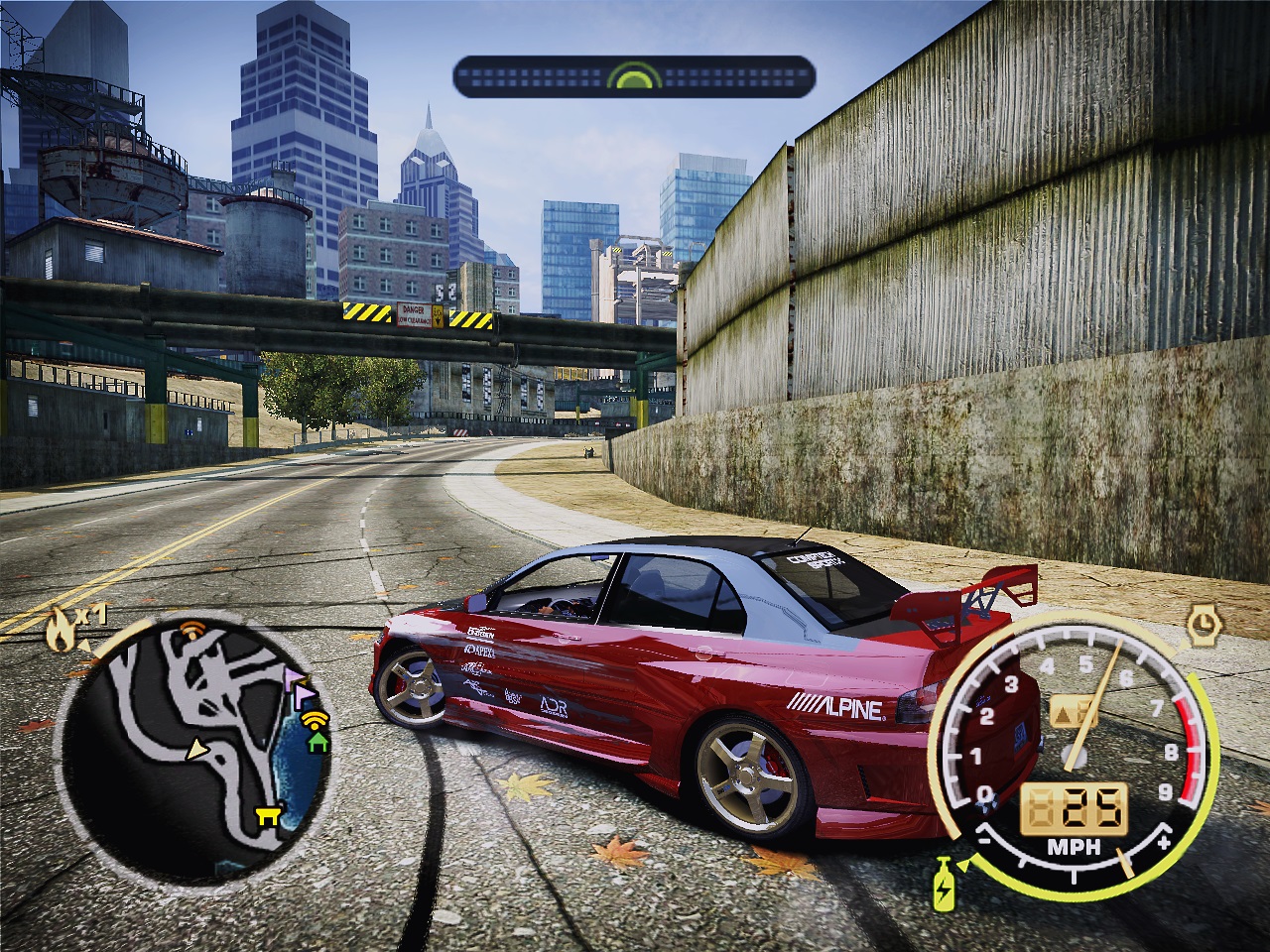Activate the green nitrous bottle icon
The image size is (1270, 952).
tap(941, 886)
